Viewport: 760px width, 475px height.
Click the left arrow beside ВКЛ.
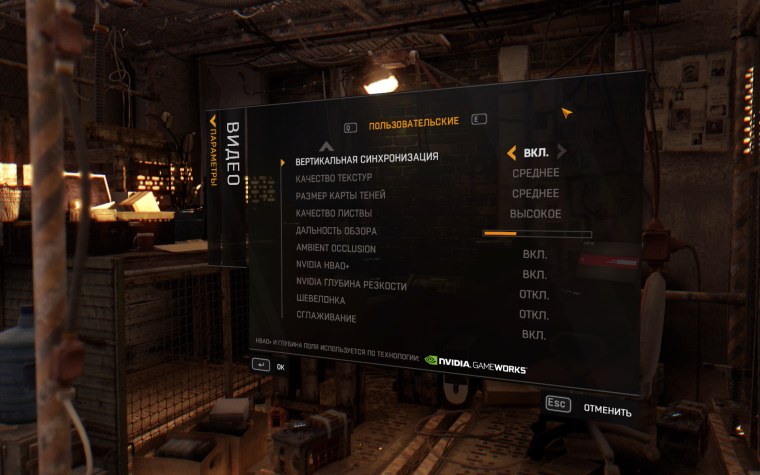pyautogui.click(x=512, y=153)
